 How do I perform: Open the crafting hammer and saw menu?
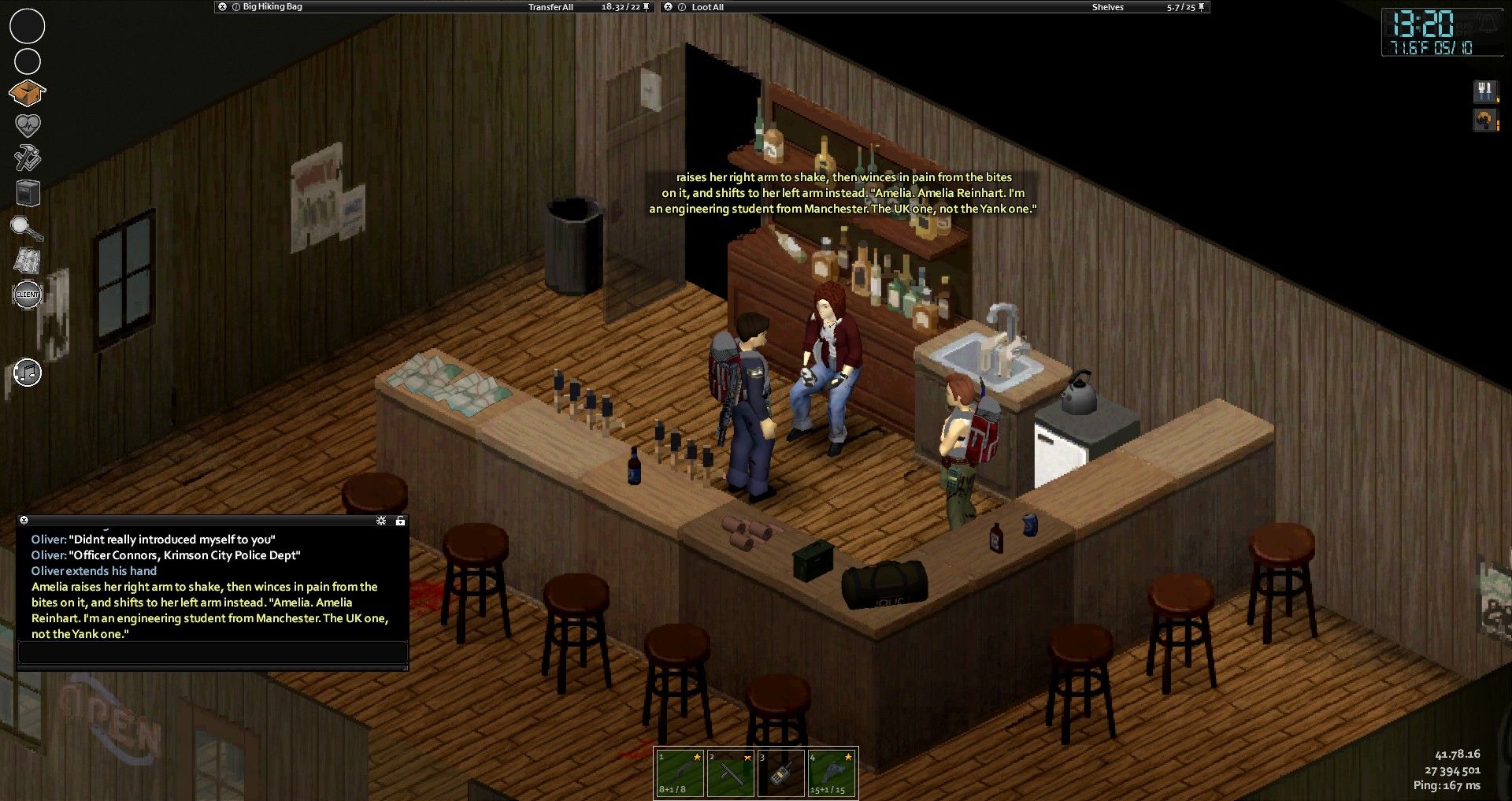coord(28,158)
